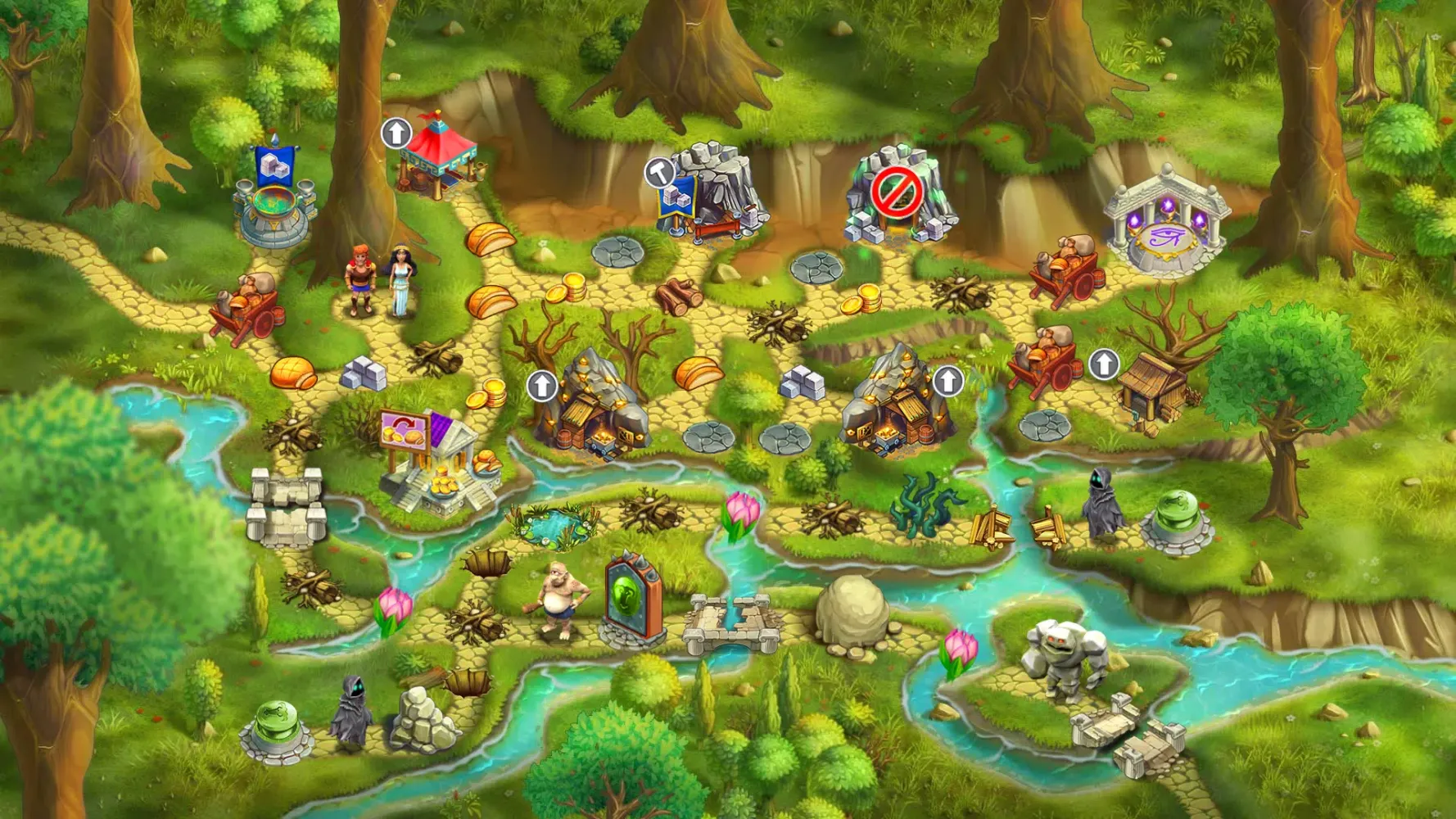The height and width of the screenshot is (819, 1456).
Task: Select the hammer build icon on the stone quarry
Action: point(658,172)
